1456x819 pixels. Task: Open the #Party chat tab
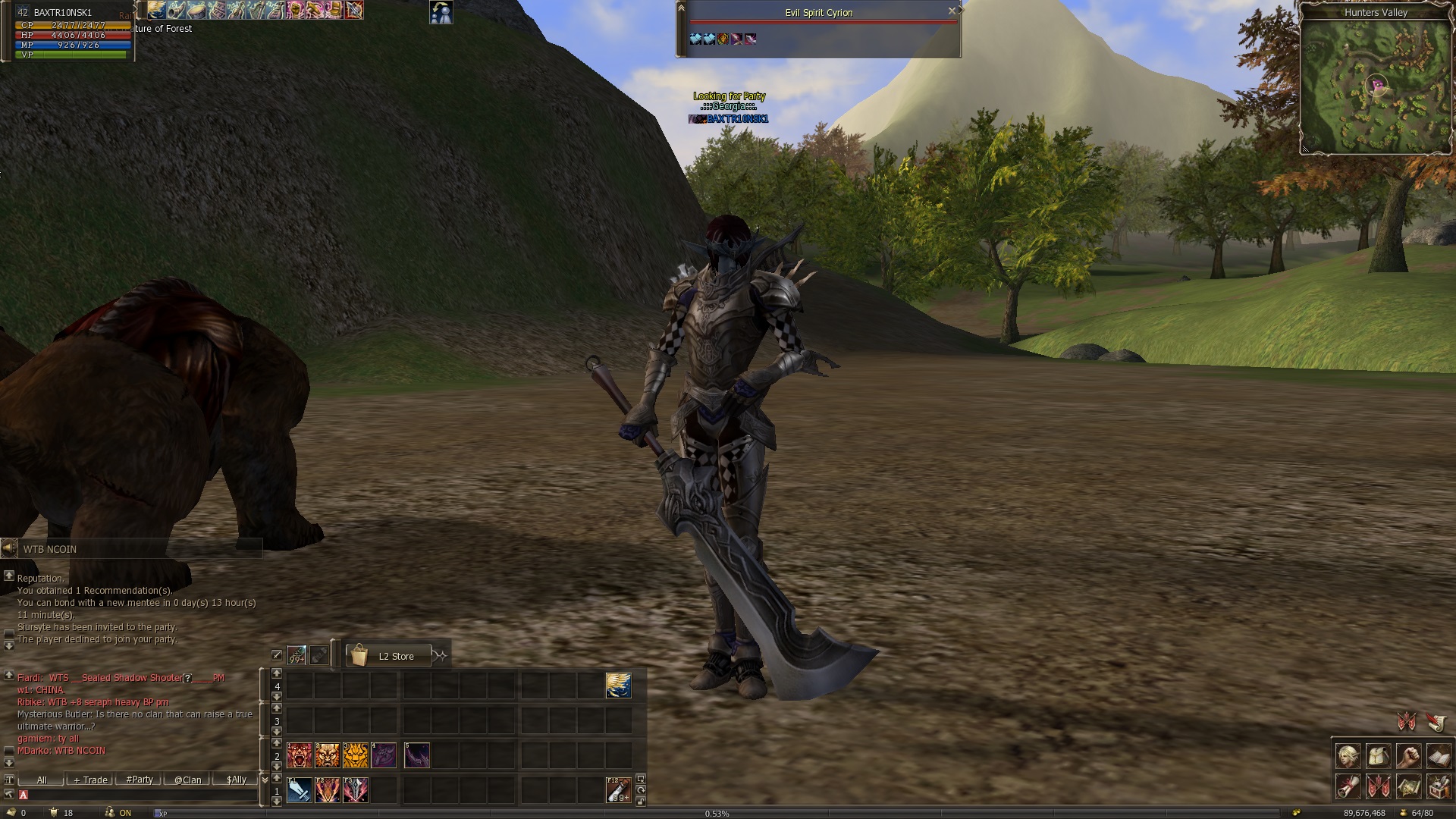(140, 780)
